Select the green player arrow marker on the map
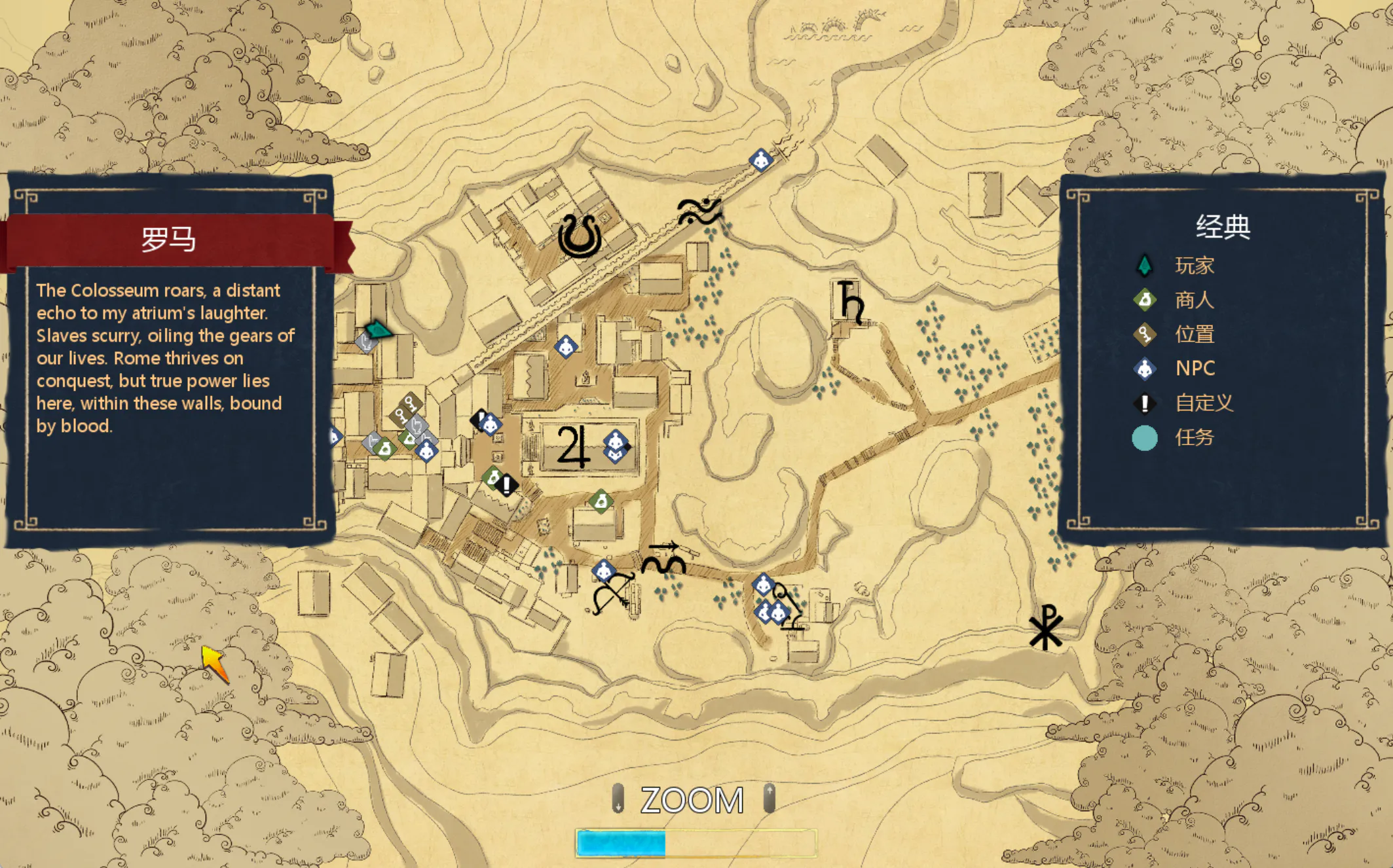 [x=378, y=329]
